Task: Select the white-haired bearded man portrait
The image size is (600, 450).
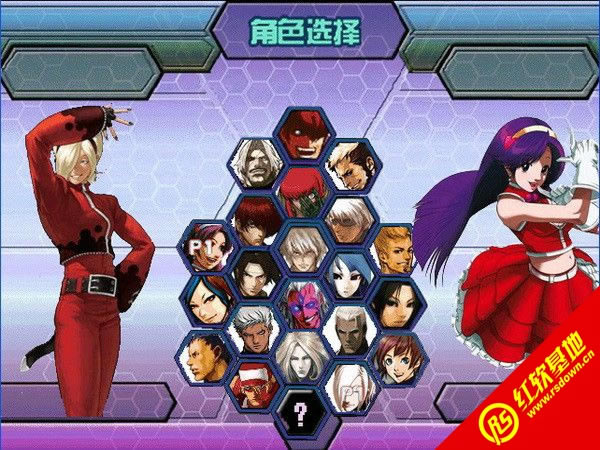Action: pyautogui.click(x=254, y=162)
